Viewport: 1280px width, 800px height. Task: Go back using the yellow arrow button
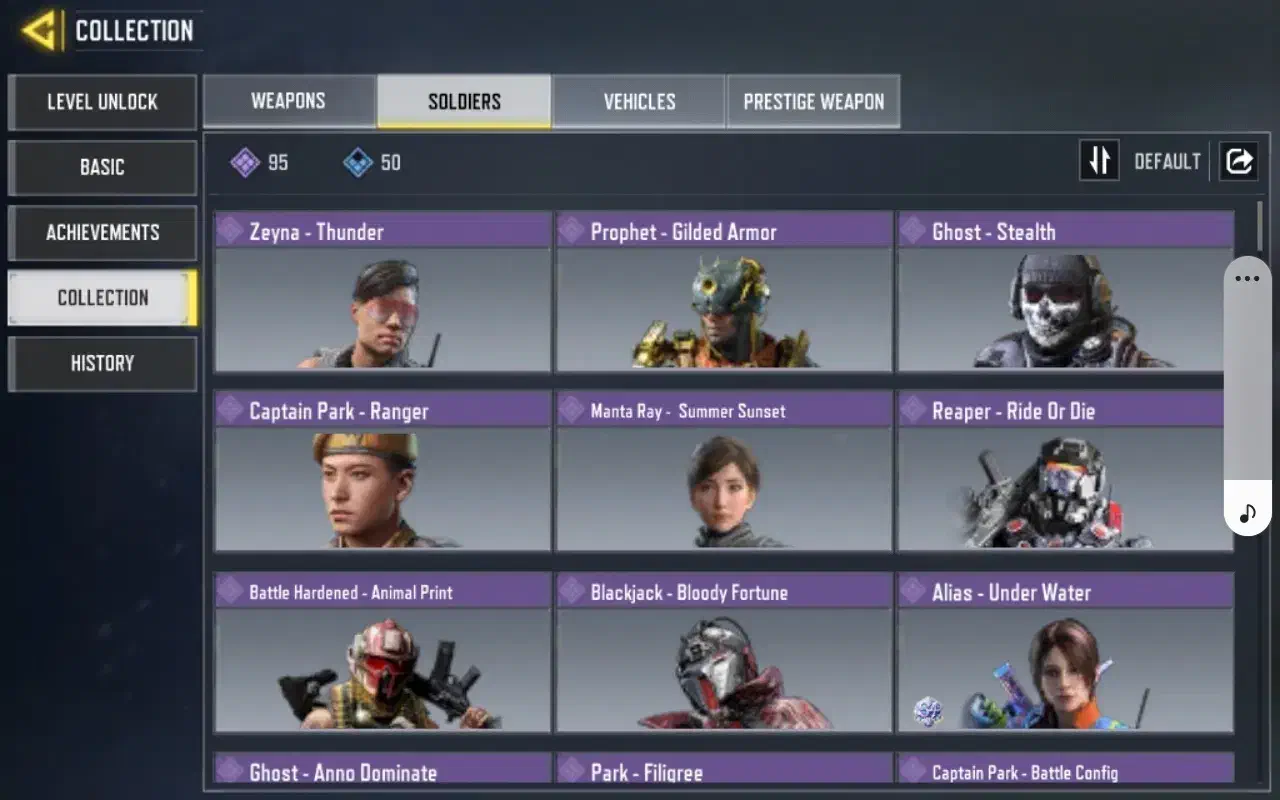38,31
